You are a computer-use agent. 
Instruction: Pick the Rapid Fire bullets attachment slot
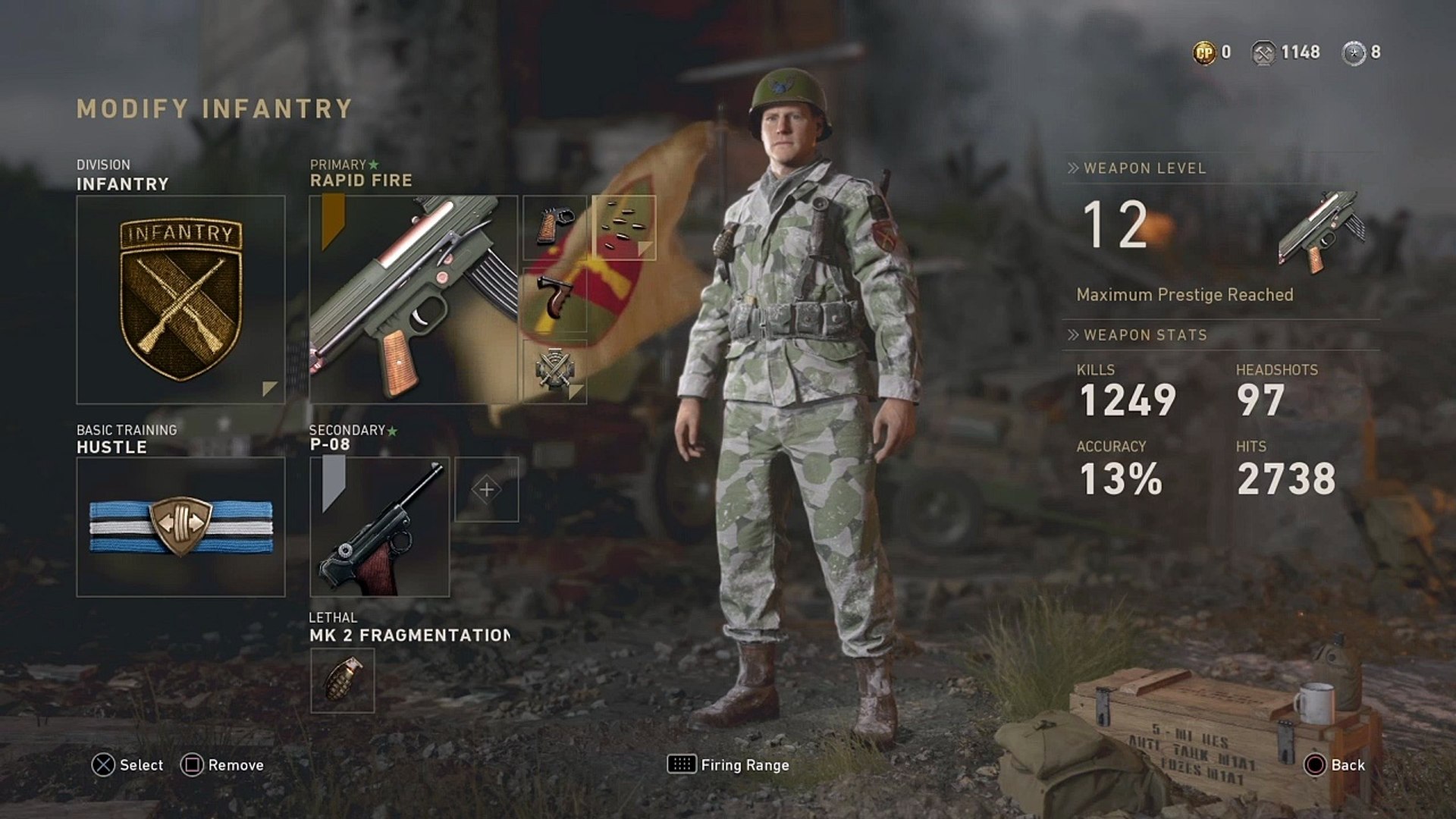pos(623,227)
